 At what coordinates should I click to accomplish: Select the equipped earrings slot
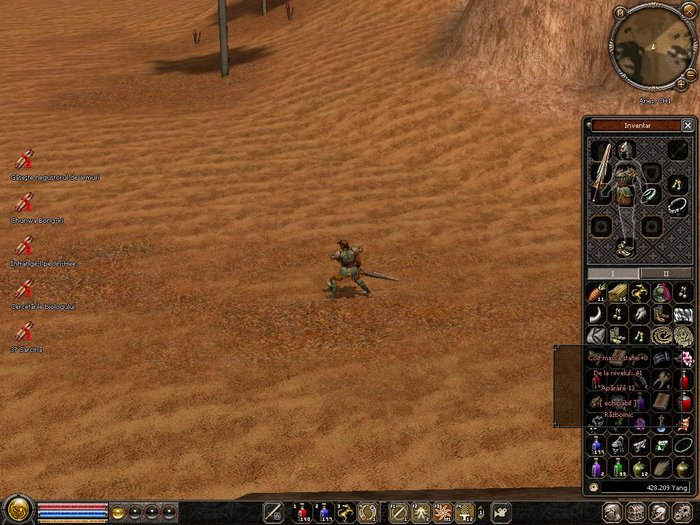pyautogui.click(x=677, y=181)
